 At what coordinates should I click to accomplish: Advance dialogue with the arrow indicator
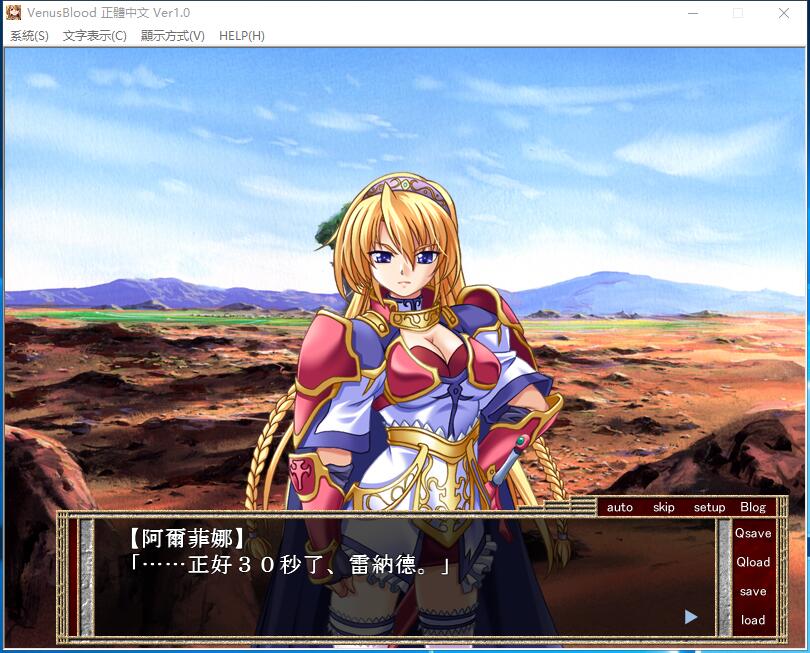click(691, 617)
